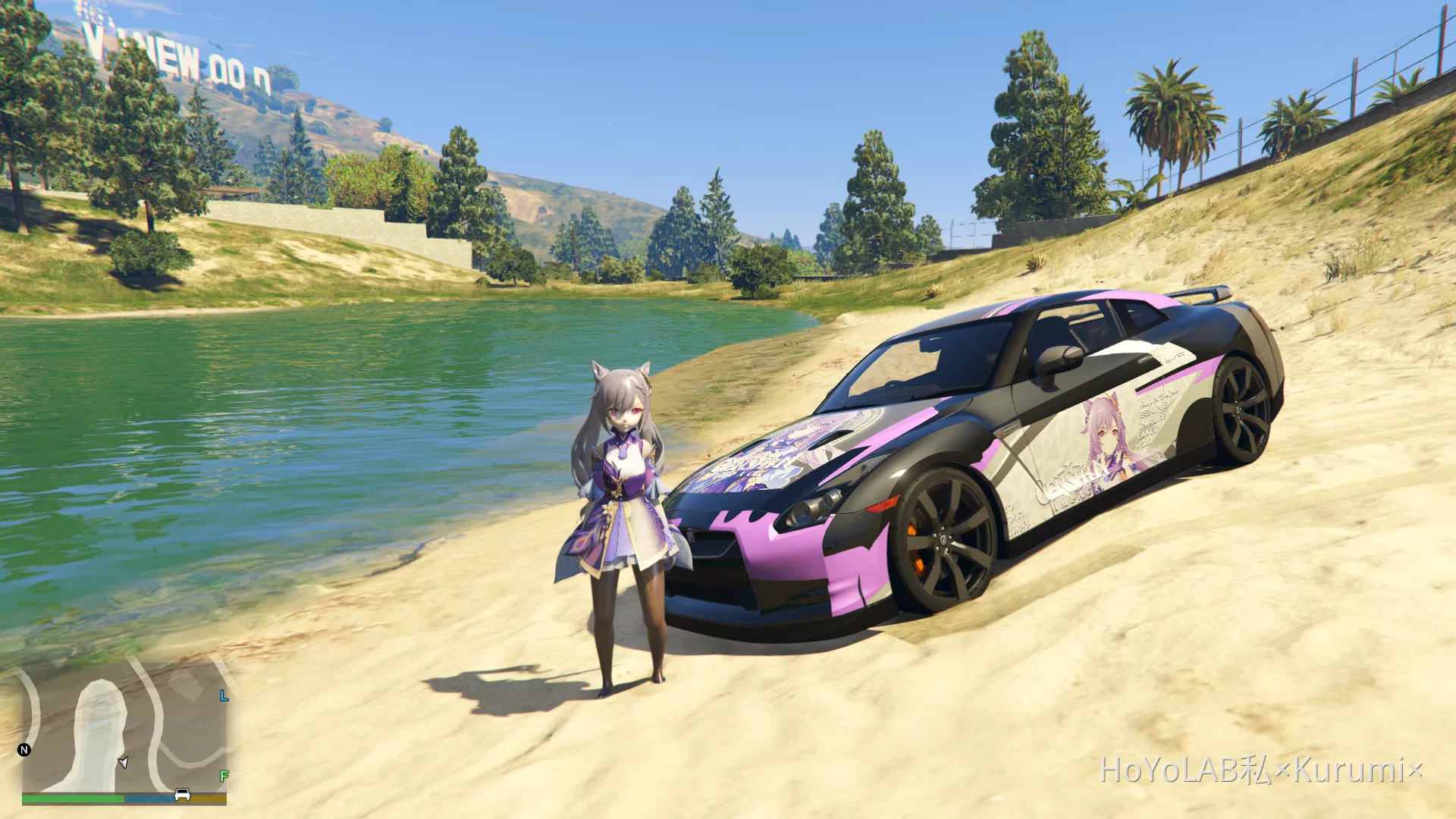Image resolution: width=1456 pixels, height=819 pixels.
Task: Click the car icon on the minimap bar
Action: pyautogui.click(x=182, y=795)
